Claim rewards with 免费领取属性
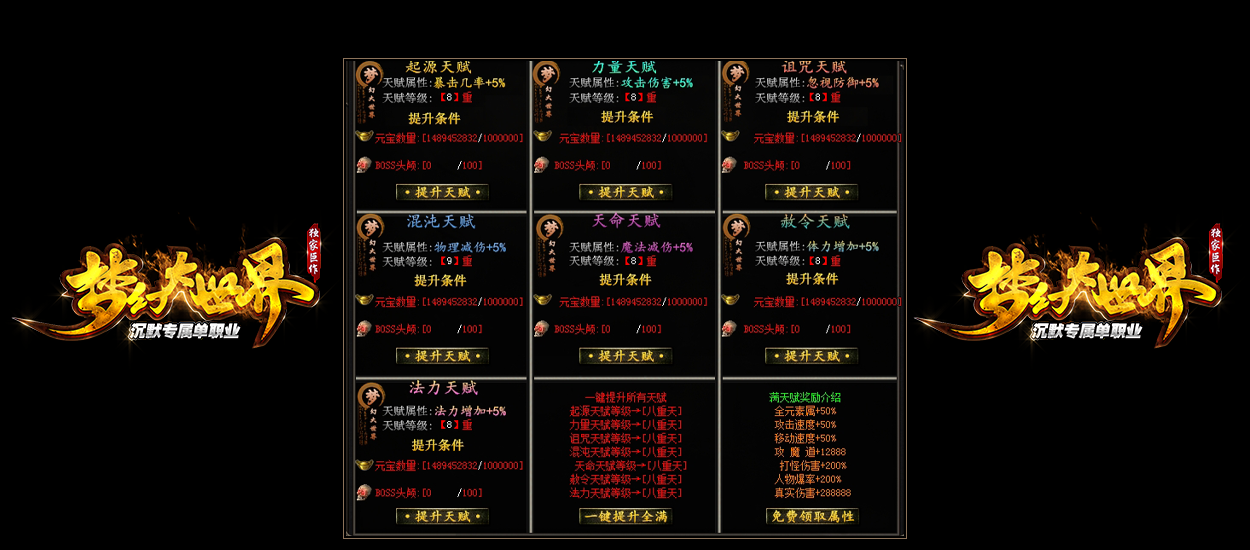This screenshot has width=1250, height=550. (x=811, y=517)
